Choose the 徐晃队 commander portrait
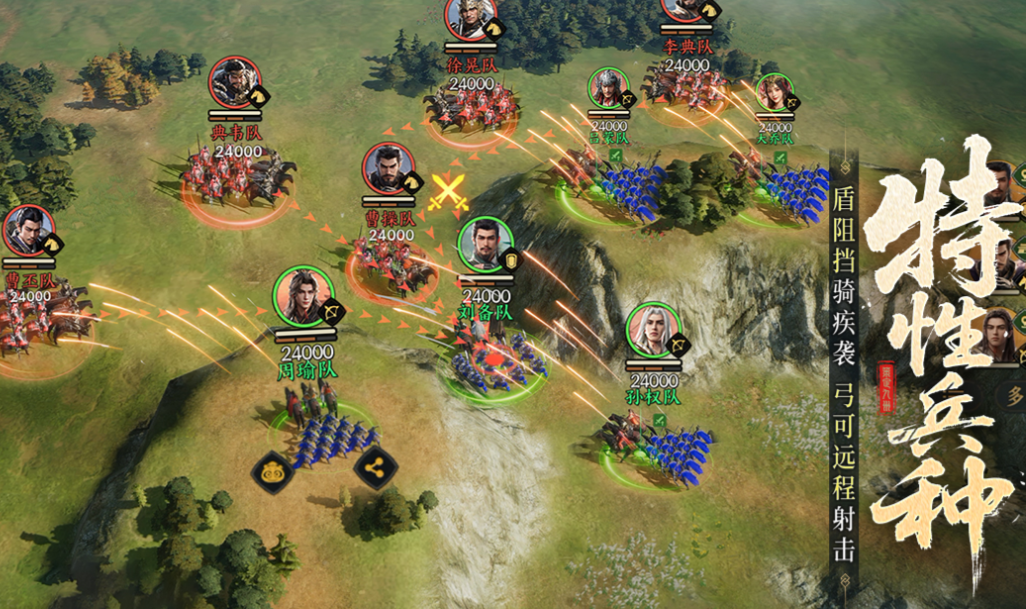The image size is (1026, 609). [x=471, y=14]
